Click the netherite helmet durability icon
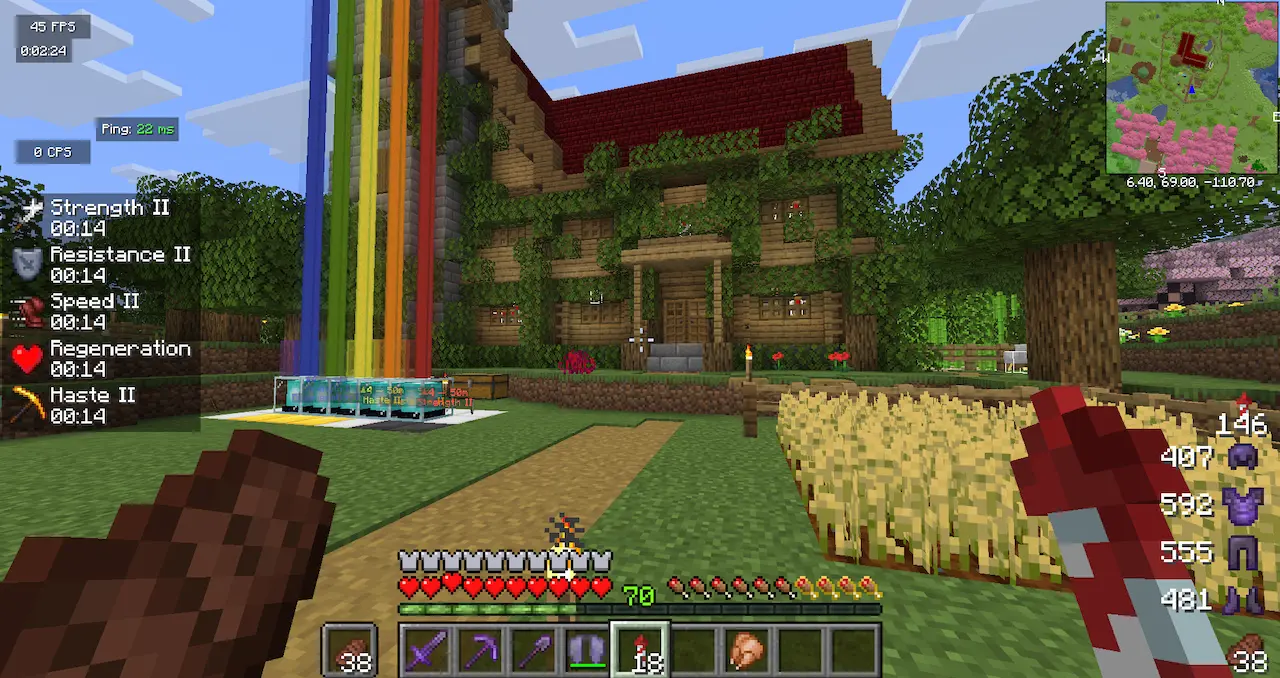The image size is (1280, 678). (1242, 457)
